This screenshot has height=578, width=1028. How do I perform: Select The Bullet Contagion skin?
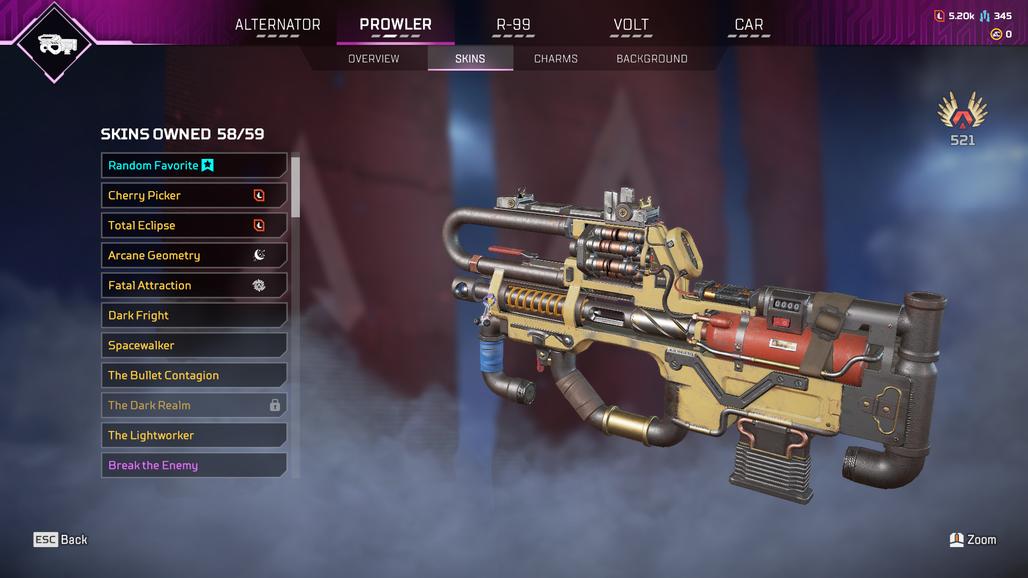tap(194, 376)
